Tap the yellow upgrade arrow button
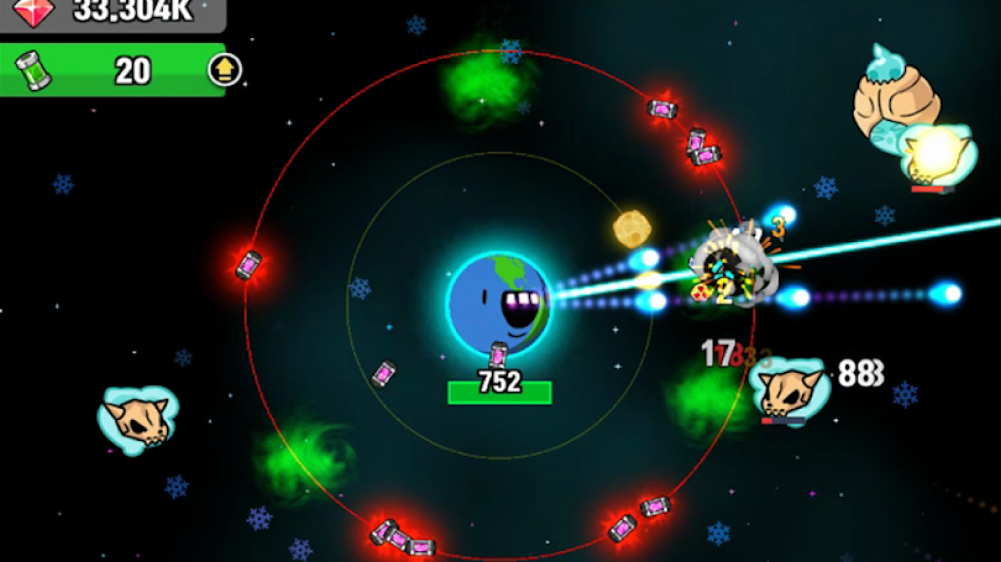The height and width of the screenshot is (562, 1001). pos(224,70)
